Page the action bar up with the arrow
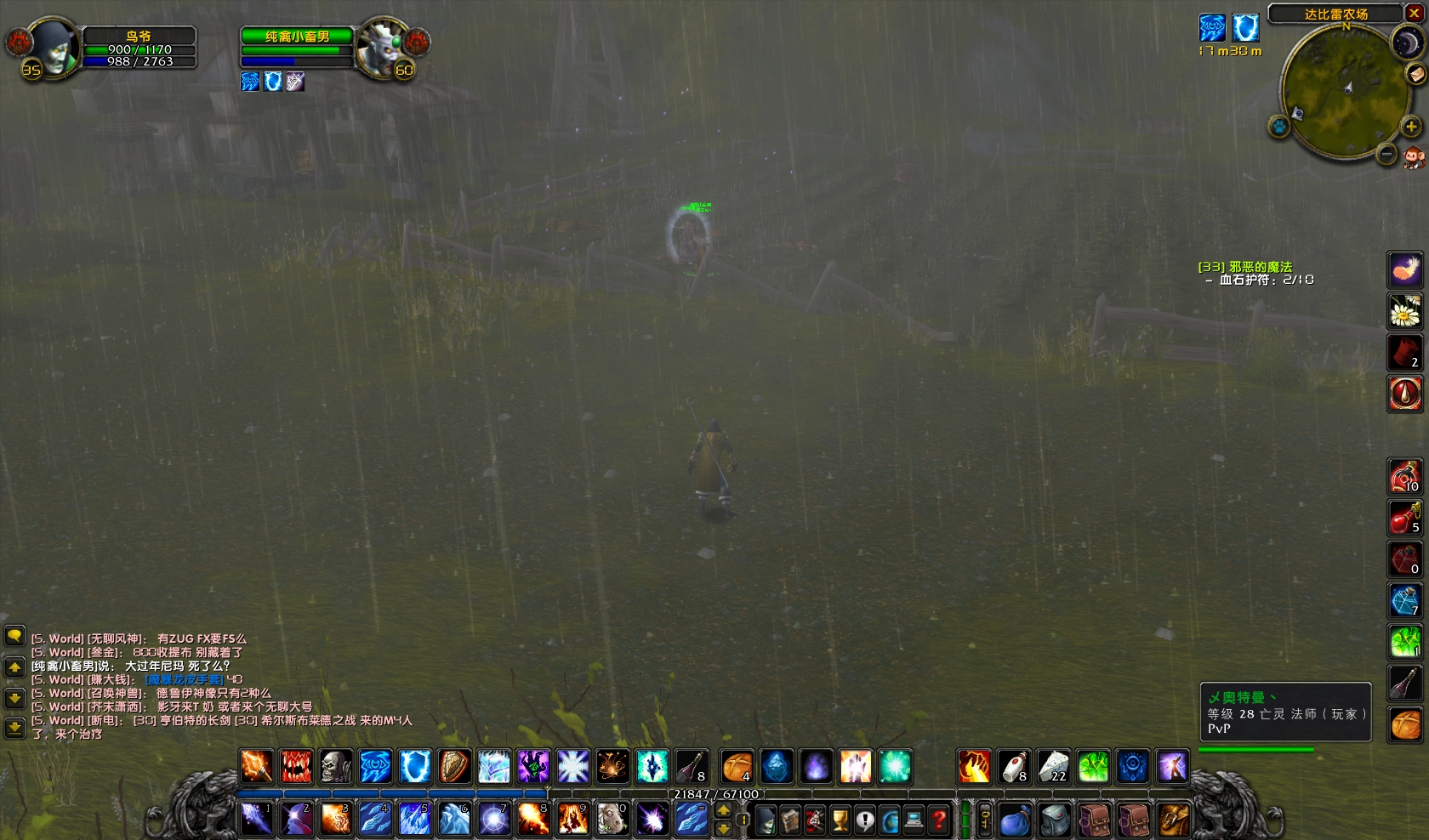The image size is (1429, 840). pos(723,810)
